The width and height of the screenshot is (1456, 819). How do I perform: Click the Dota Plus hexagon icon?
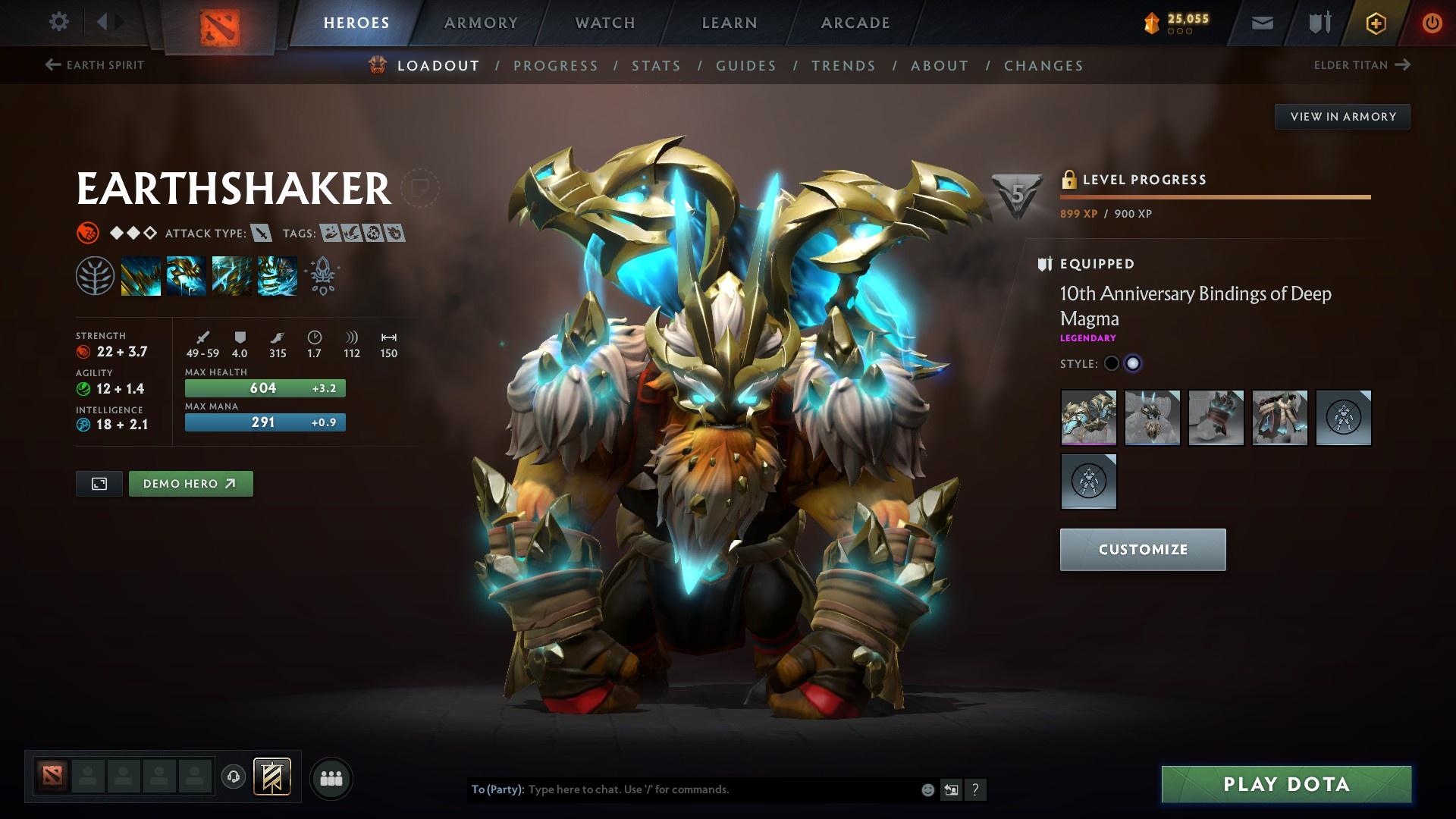tap(1376, 23)
